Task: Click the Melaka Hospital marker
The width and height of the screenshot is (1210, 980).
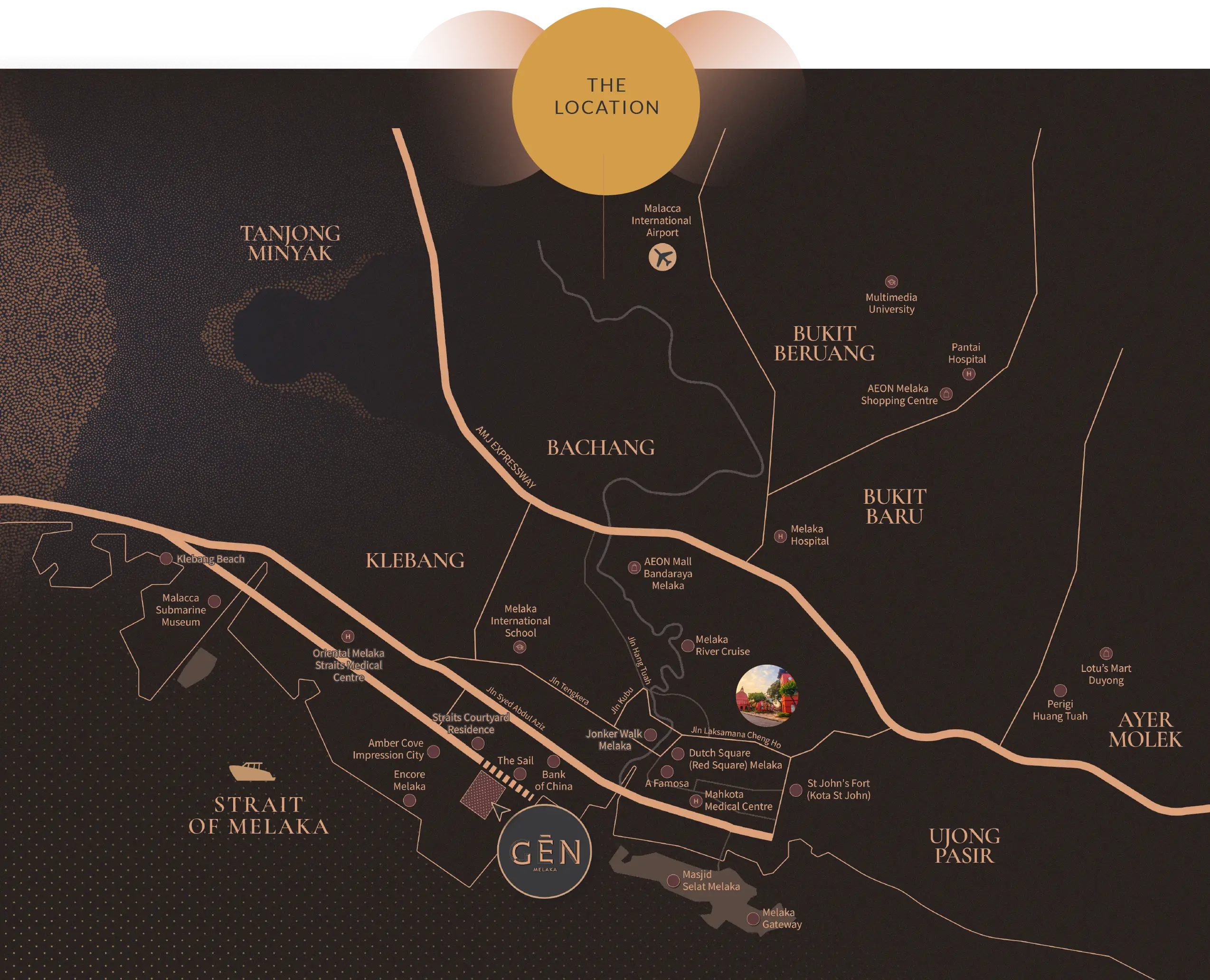Action: [x=780, y=536]
